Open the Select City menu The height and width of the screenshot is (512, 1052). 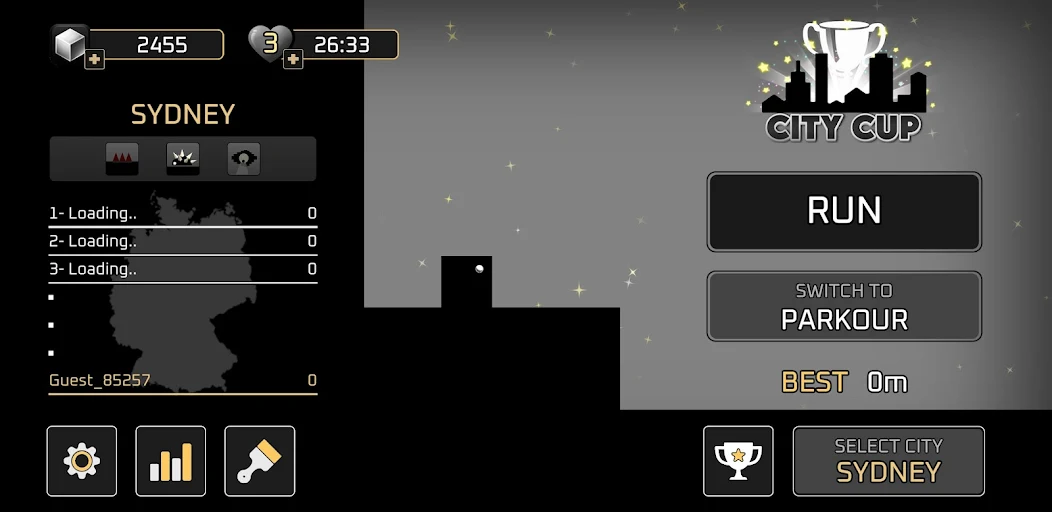click(888, 461)
